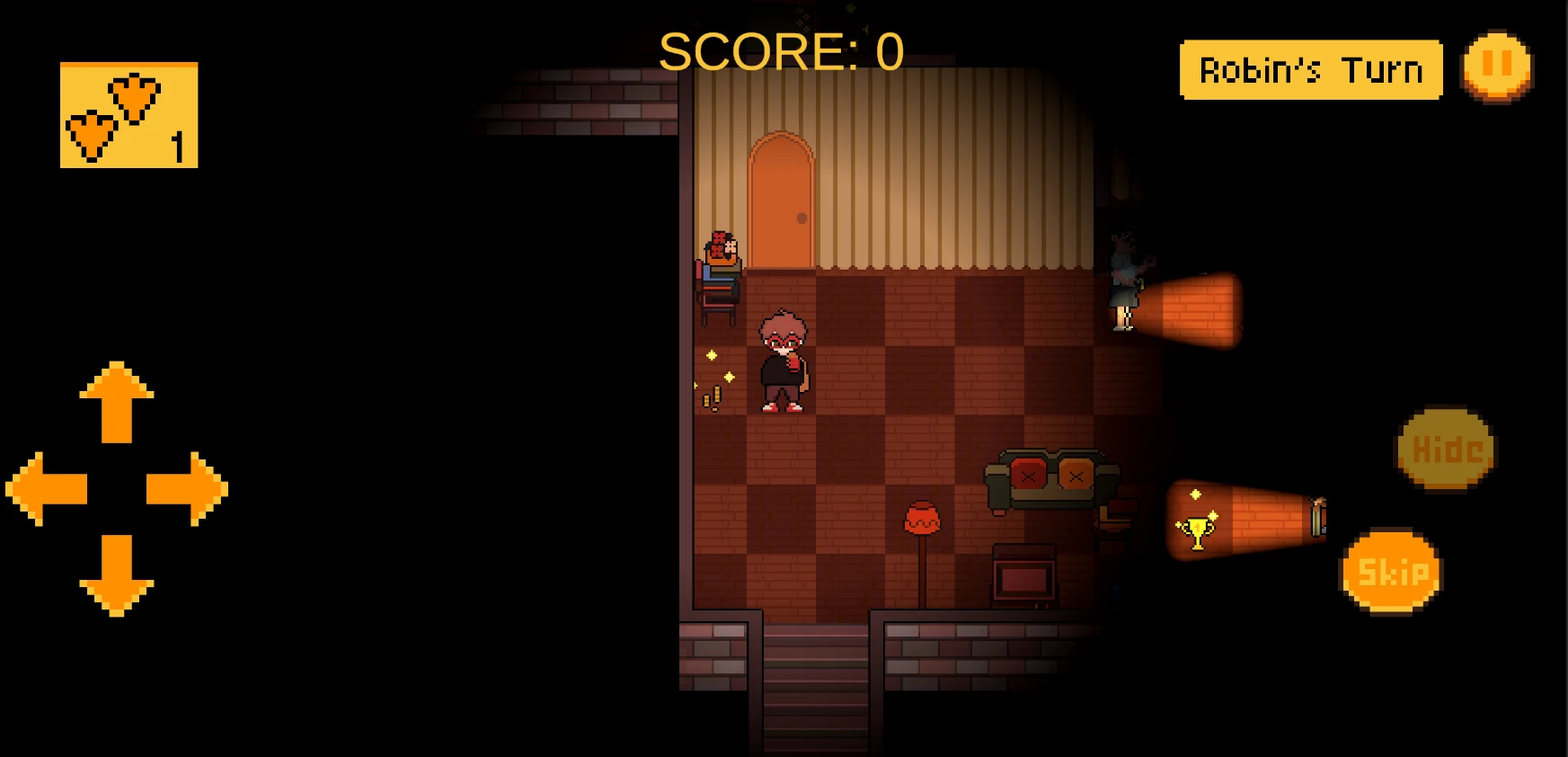Image resolution: width=1568 pixels, height=757 pixels.
Task: Click the Robin's Turn banner
Action: pyautogui.click(x=1310, y=67)
